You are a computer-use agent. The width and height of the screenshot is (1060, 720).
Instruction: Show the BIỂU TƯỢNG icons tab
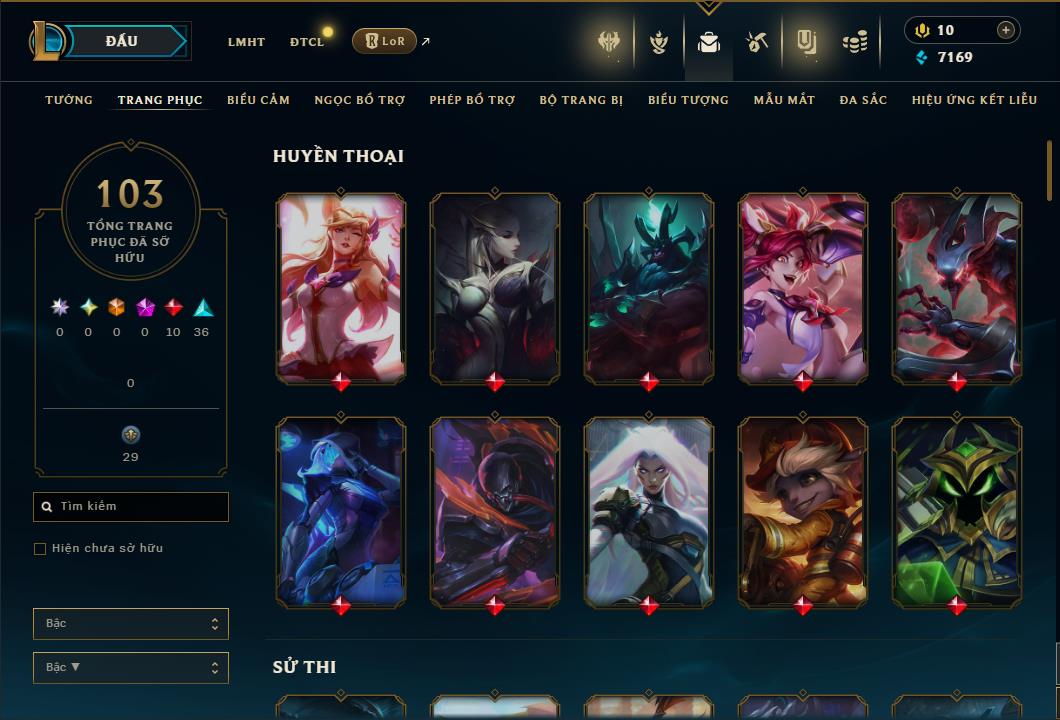click(x=688, y=100)
